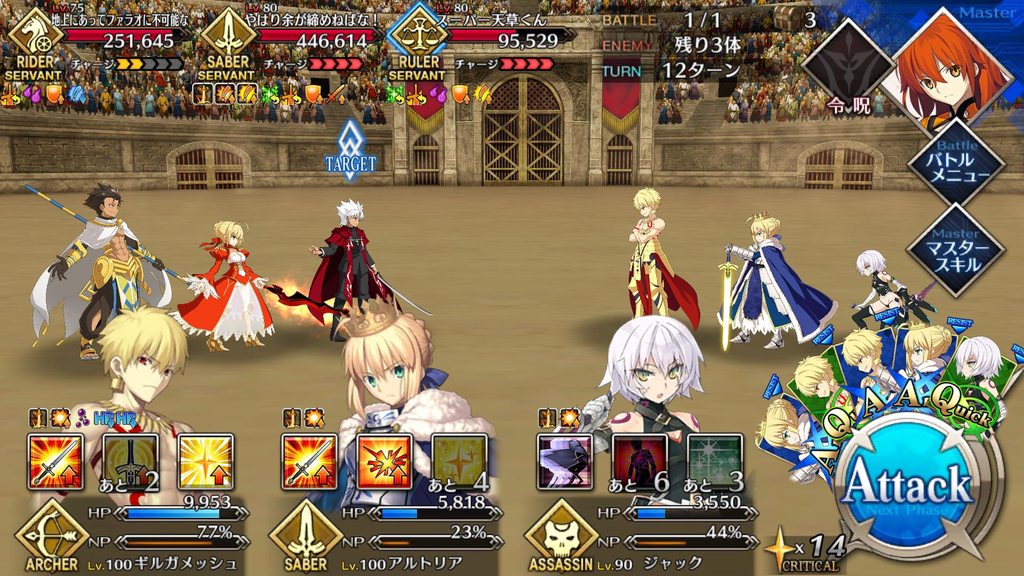Target the Rider enemy with 251,645 HP
Viewport: 1024px width, 576px height.
(x=100, y=39)
